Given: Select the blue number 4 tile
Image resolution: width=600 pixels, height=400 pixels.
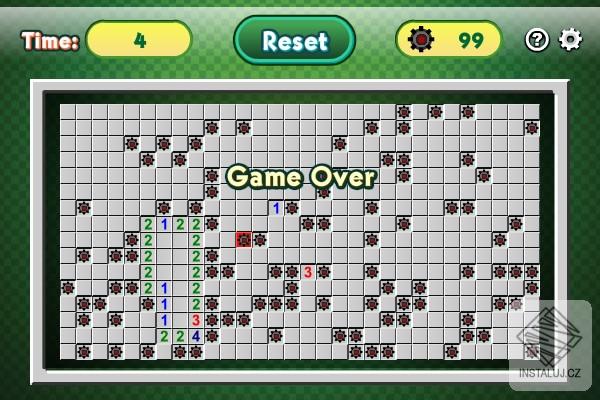Looking at the screenshot, I should point(196,336).
